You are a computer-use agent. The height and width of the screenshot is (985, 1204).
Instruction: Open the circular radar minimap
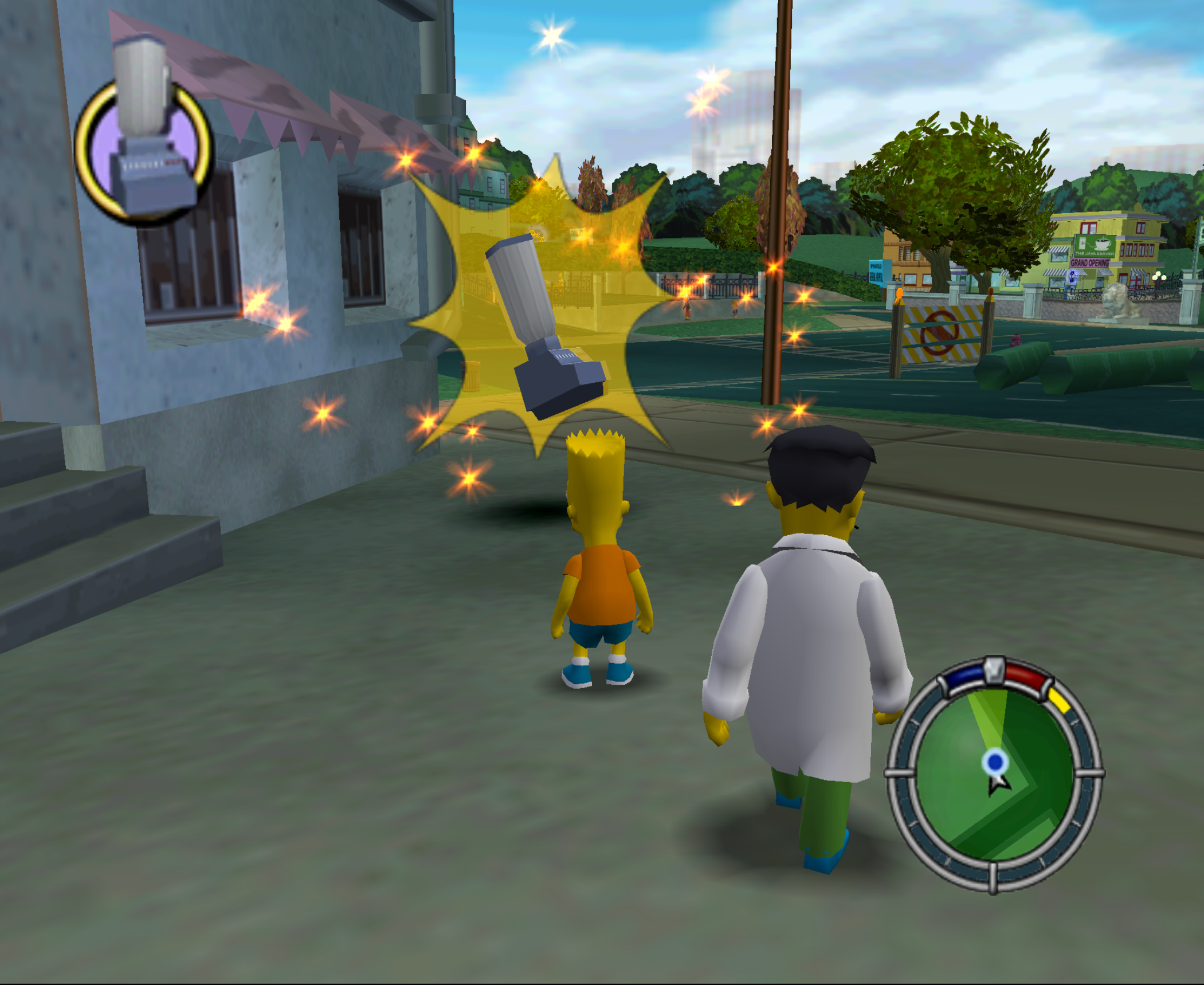(x=994, y=775)
